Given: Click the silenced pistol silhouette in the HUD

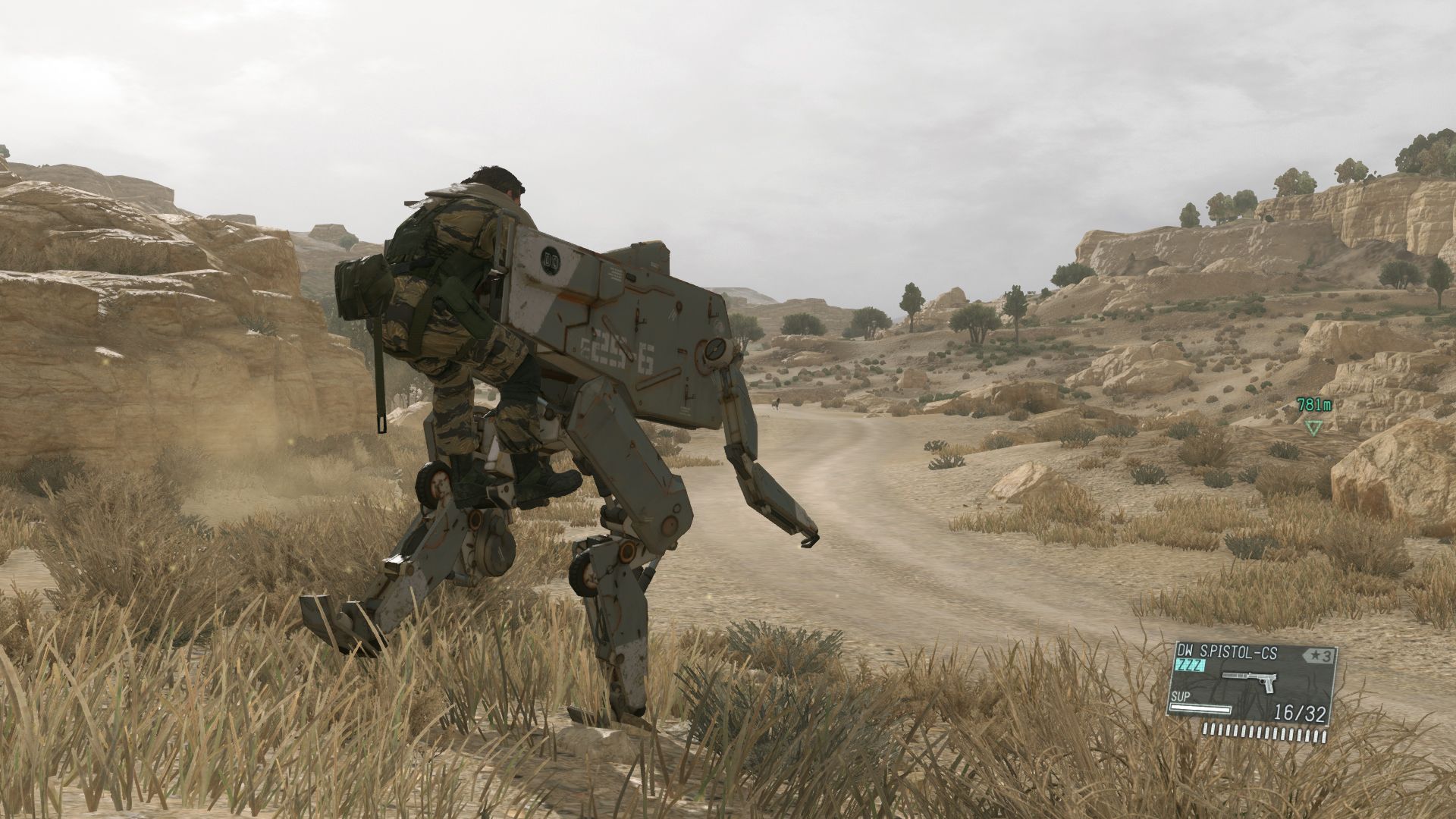Looking at the screenshot, I should [x=1250, y=681].
